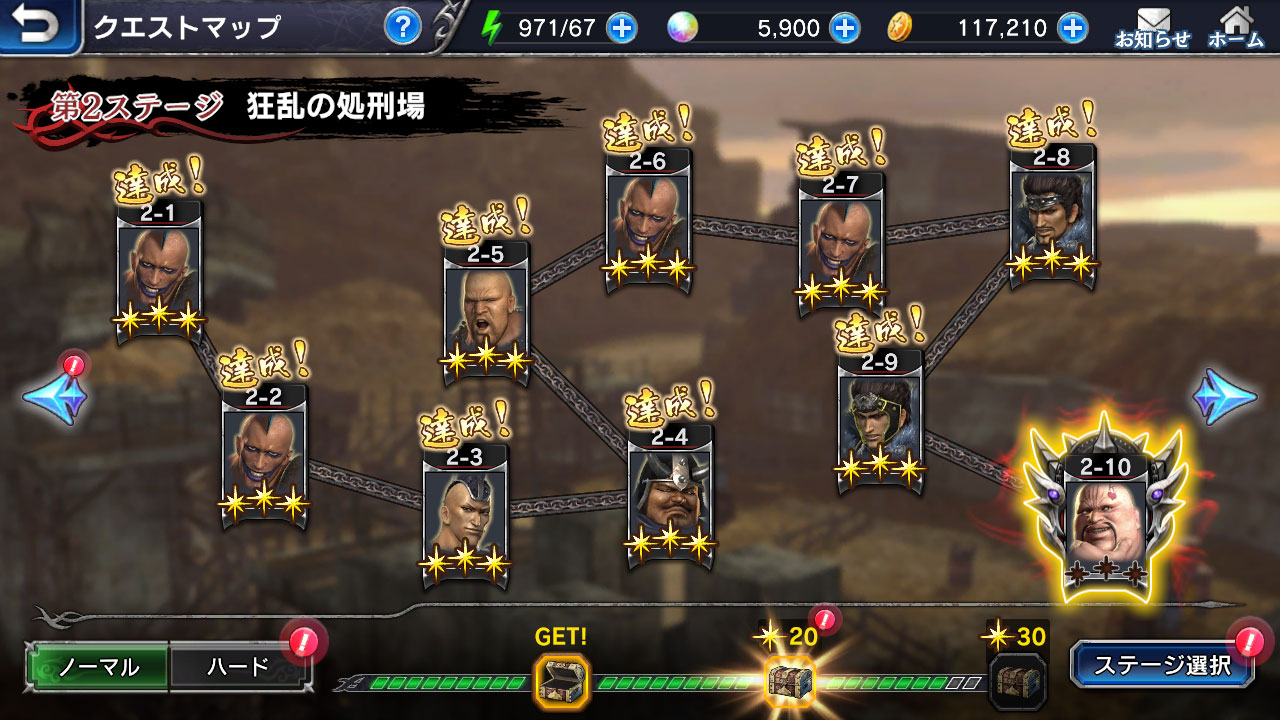This screenshot has height=720, width=1280.
Task: Return to the ホーム home screen
Action: pos(1236,27)
